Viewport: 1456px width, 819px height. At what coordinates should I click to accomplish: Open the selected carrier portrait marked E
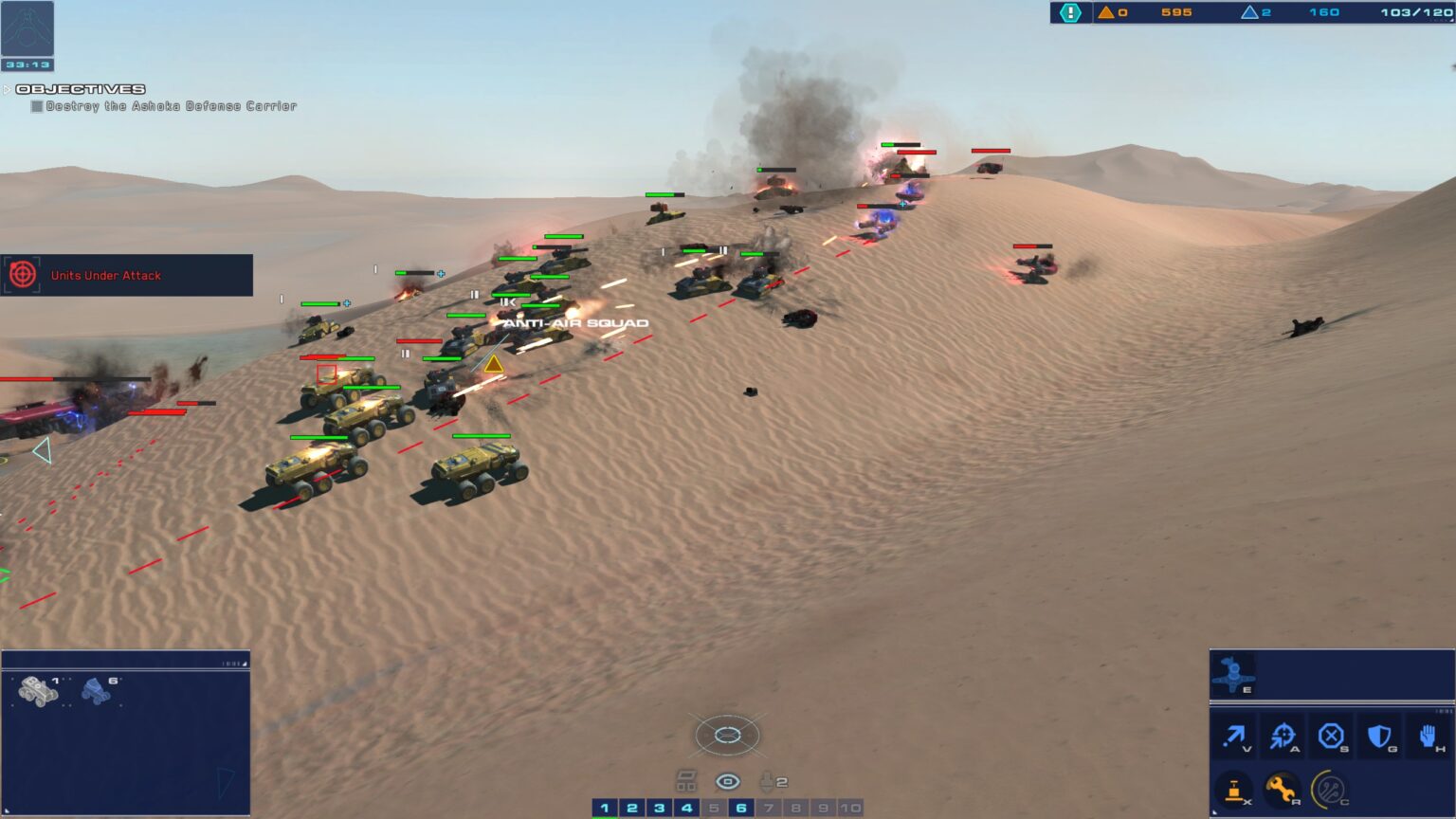[x=1235, y=675]
